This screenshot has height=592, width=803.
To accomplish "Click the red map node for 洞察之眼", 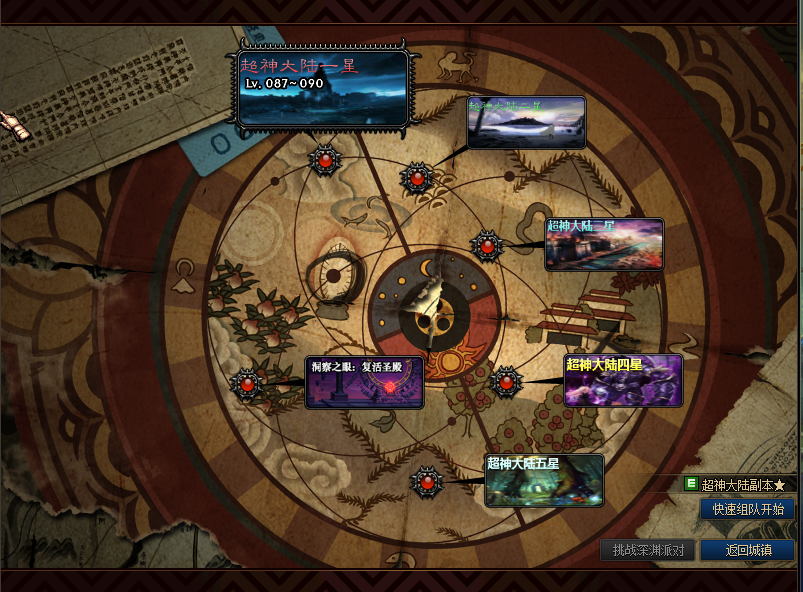I will click(246, 383).
